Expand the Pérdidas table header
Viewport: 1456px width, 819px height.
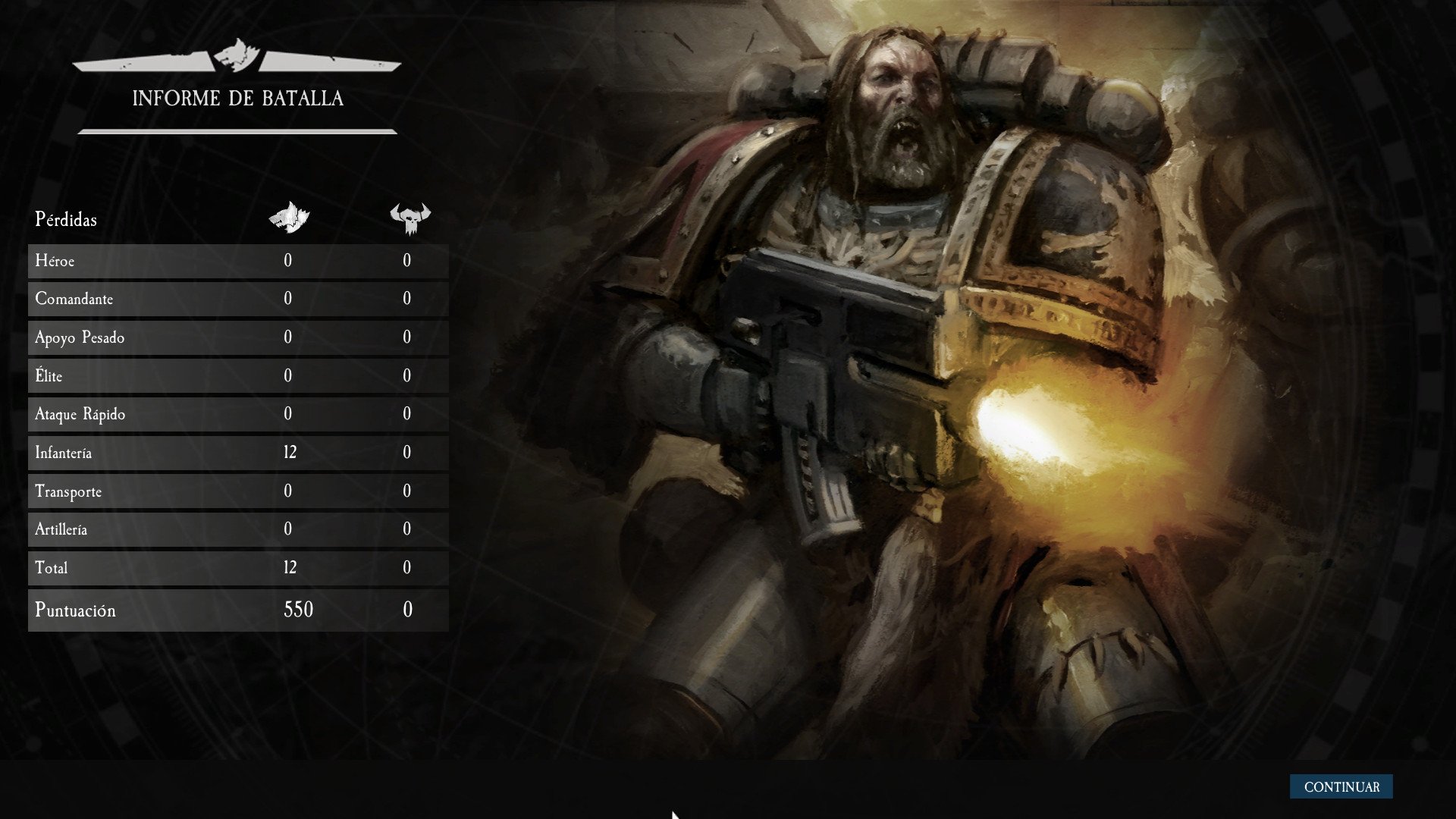[66, 220]
